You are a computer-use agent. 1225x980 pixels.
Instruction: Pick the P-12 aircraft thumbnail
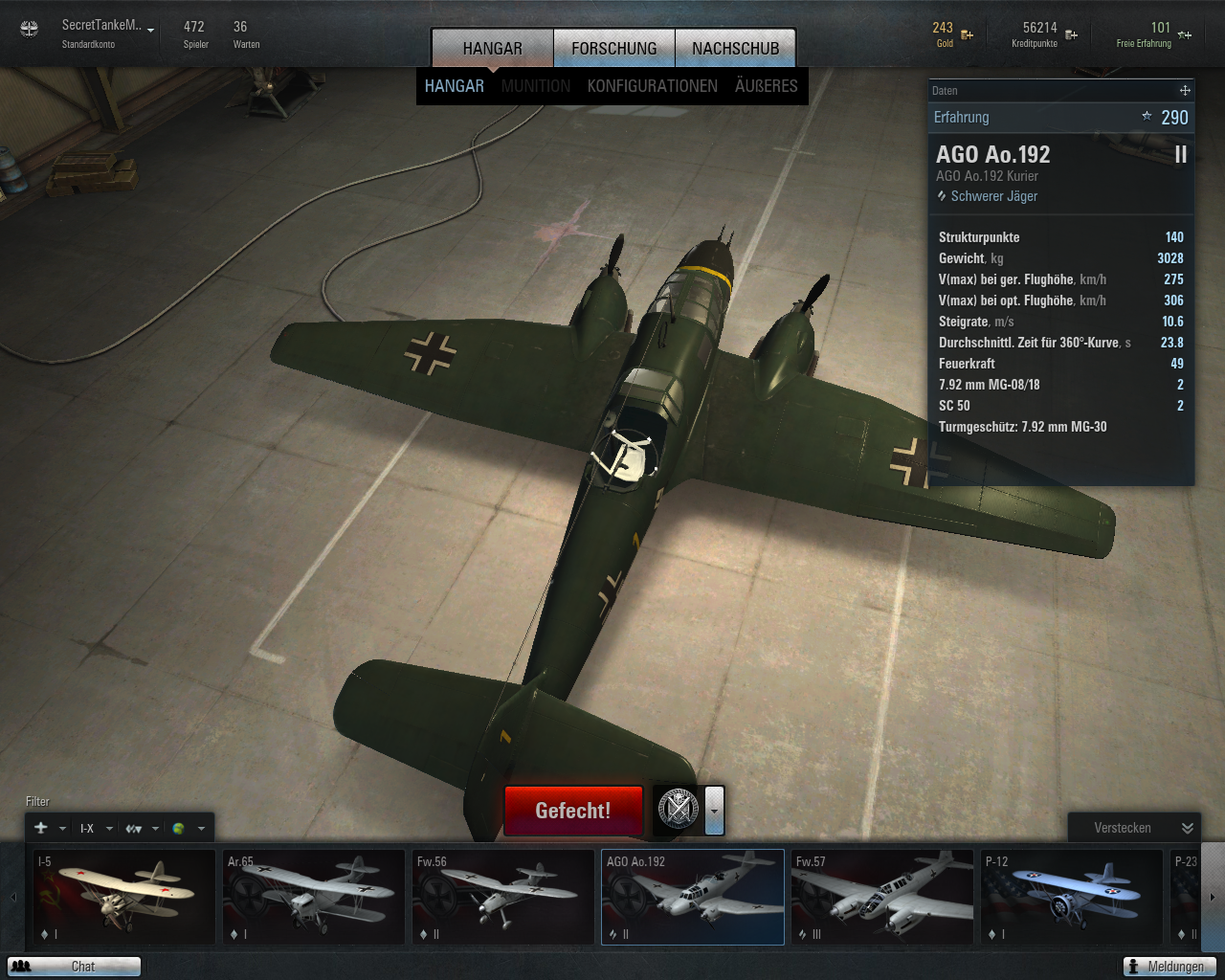point(1071,897)
